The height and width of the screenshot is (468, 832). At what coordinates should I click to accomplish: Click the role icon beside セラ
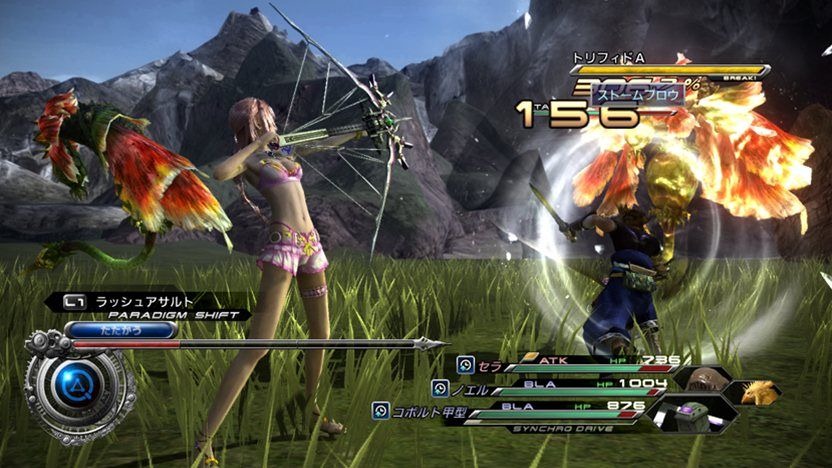tap(465, 364)
